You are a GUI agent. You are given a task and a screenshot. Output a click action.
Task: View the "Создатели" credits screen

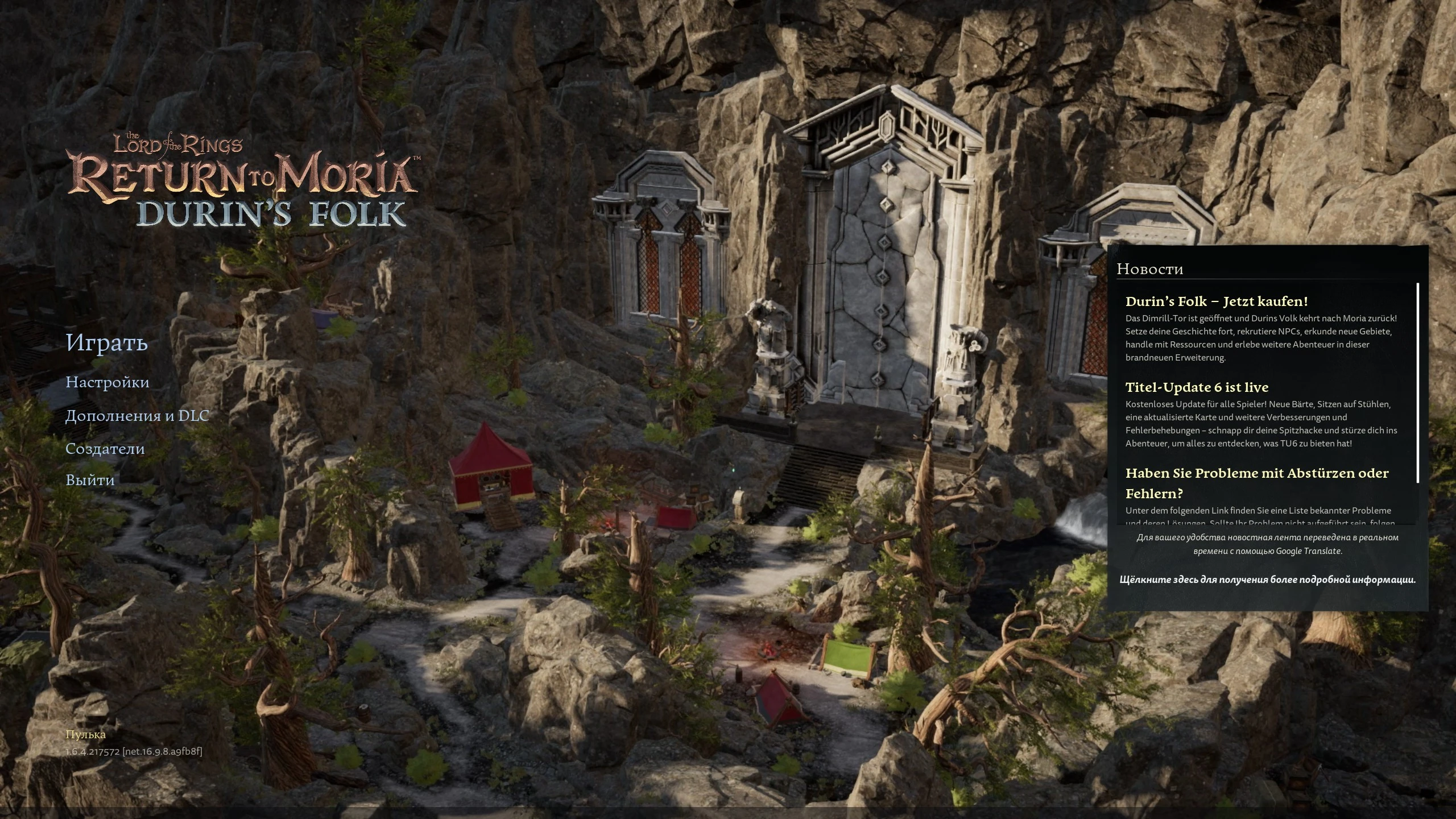[x=105, y=449]
